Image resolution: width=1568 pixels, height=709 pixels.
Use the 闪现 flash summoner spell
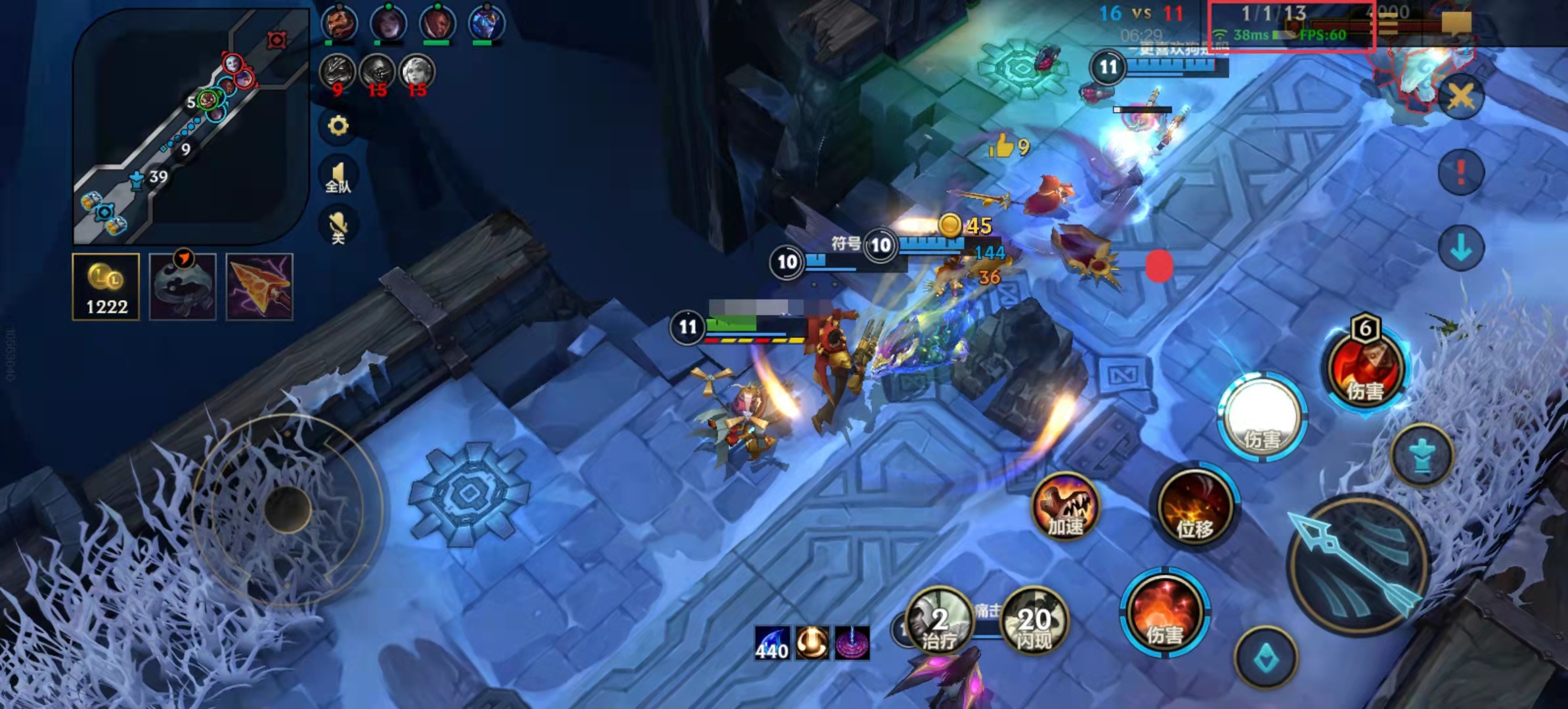pyautogui.click(x=1034, y=620)
